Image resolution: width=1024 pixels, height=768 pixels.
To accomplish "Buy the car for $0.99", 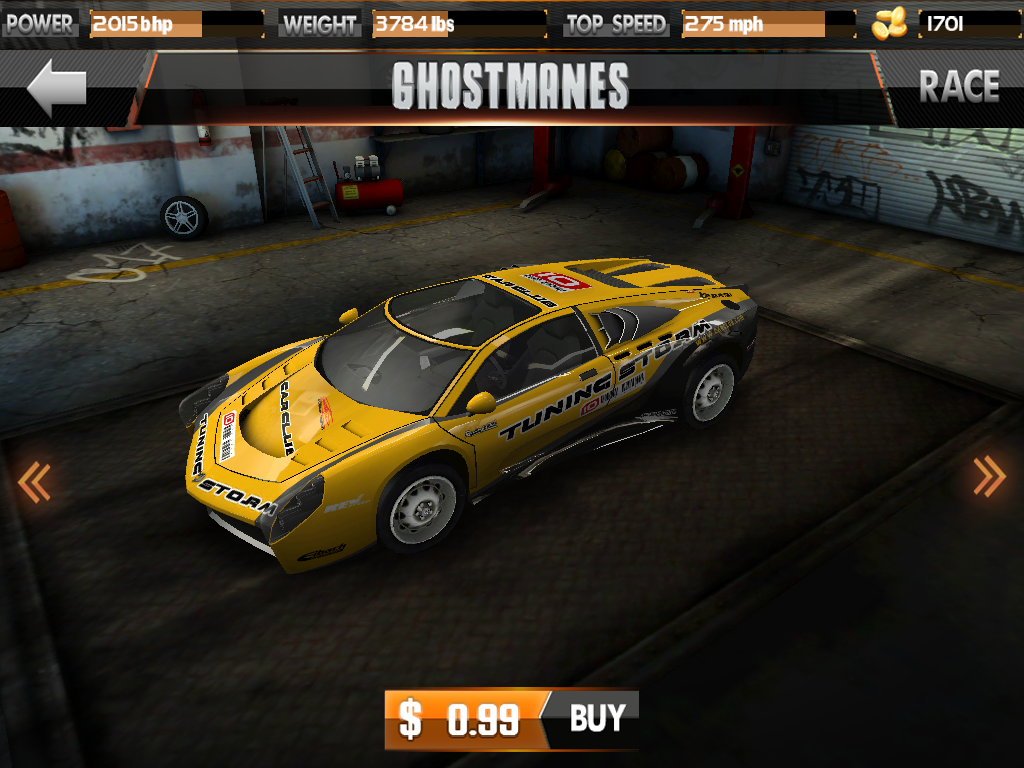I will (x=512, y=718).
